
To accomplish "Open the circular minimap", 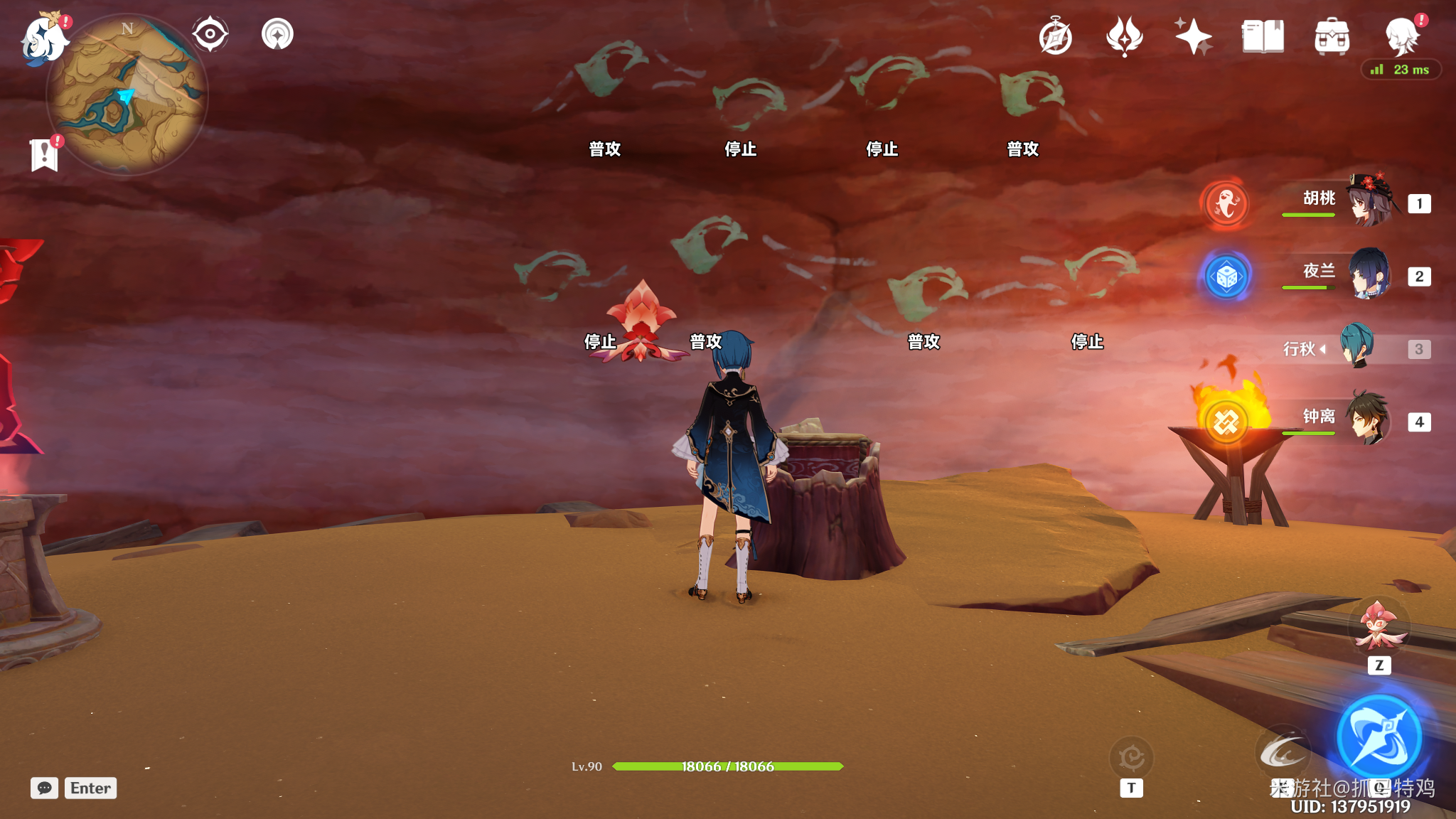I will point(127,95).
